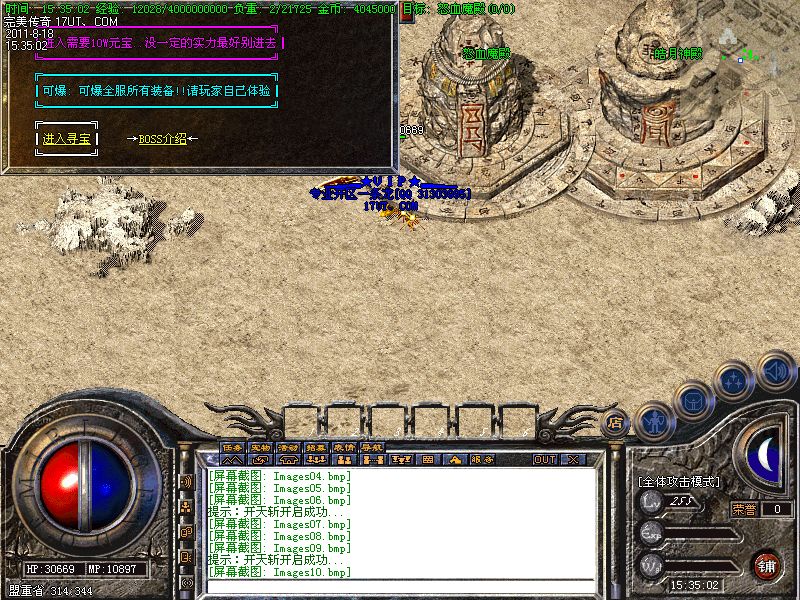Screen dimensions: 800x600
Task: Toggle sound with the speaker icon
Action: [x=775, y=370]
